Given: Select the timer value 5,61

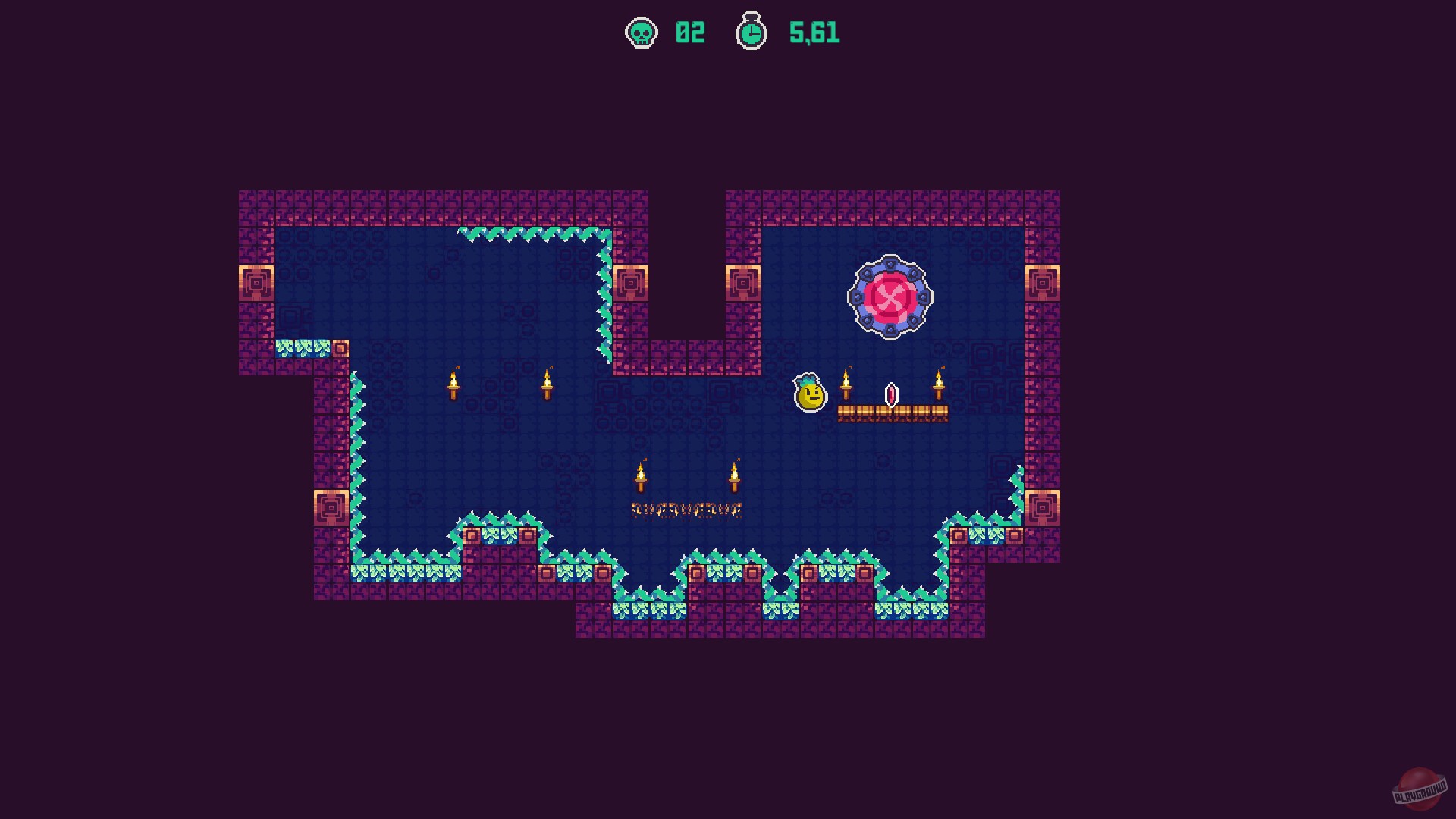Looking at the screenshot, I should tap(814, 32).
